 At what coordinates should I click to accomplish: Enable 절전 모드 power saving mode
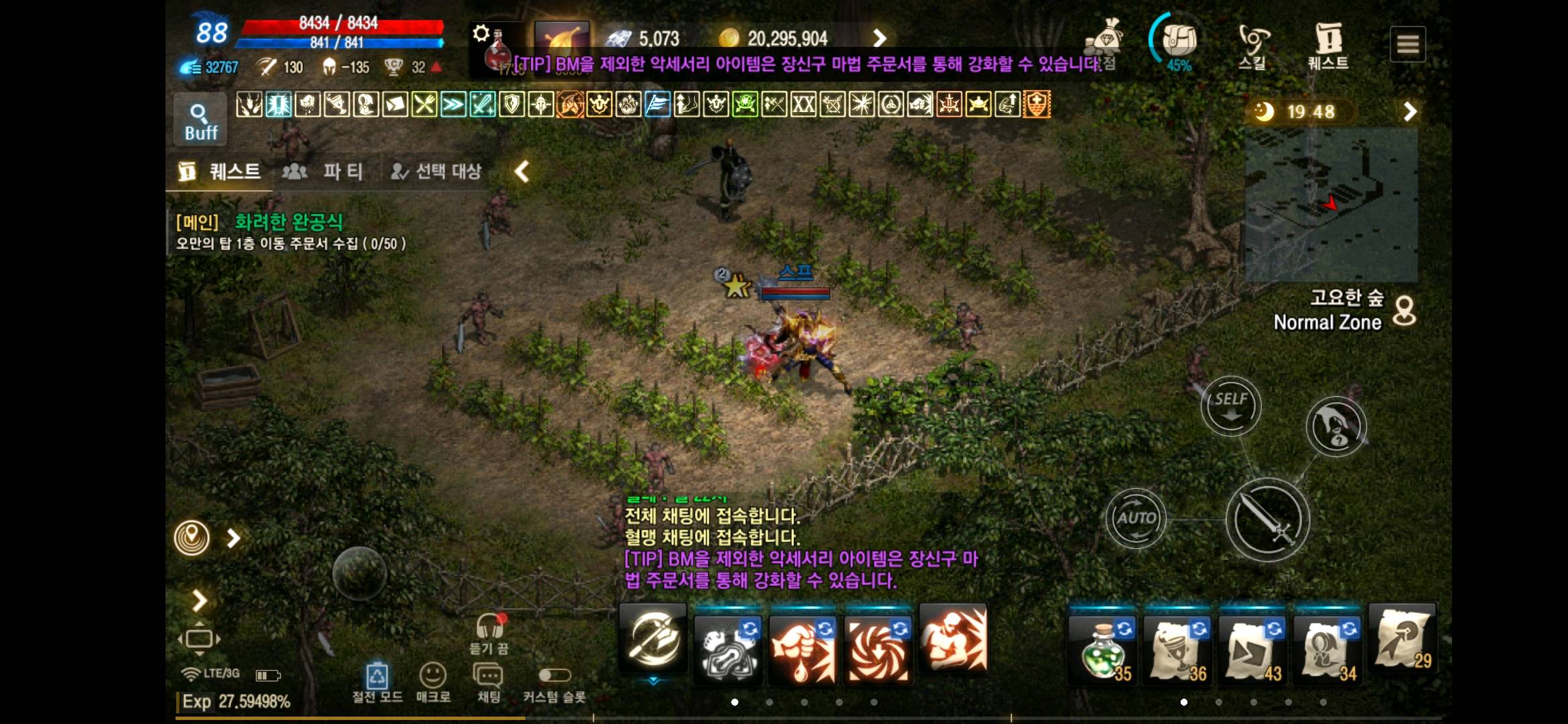377,677
